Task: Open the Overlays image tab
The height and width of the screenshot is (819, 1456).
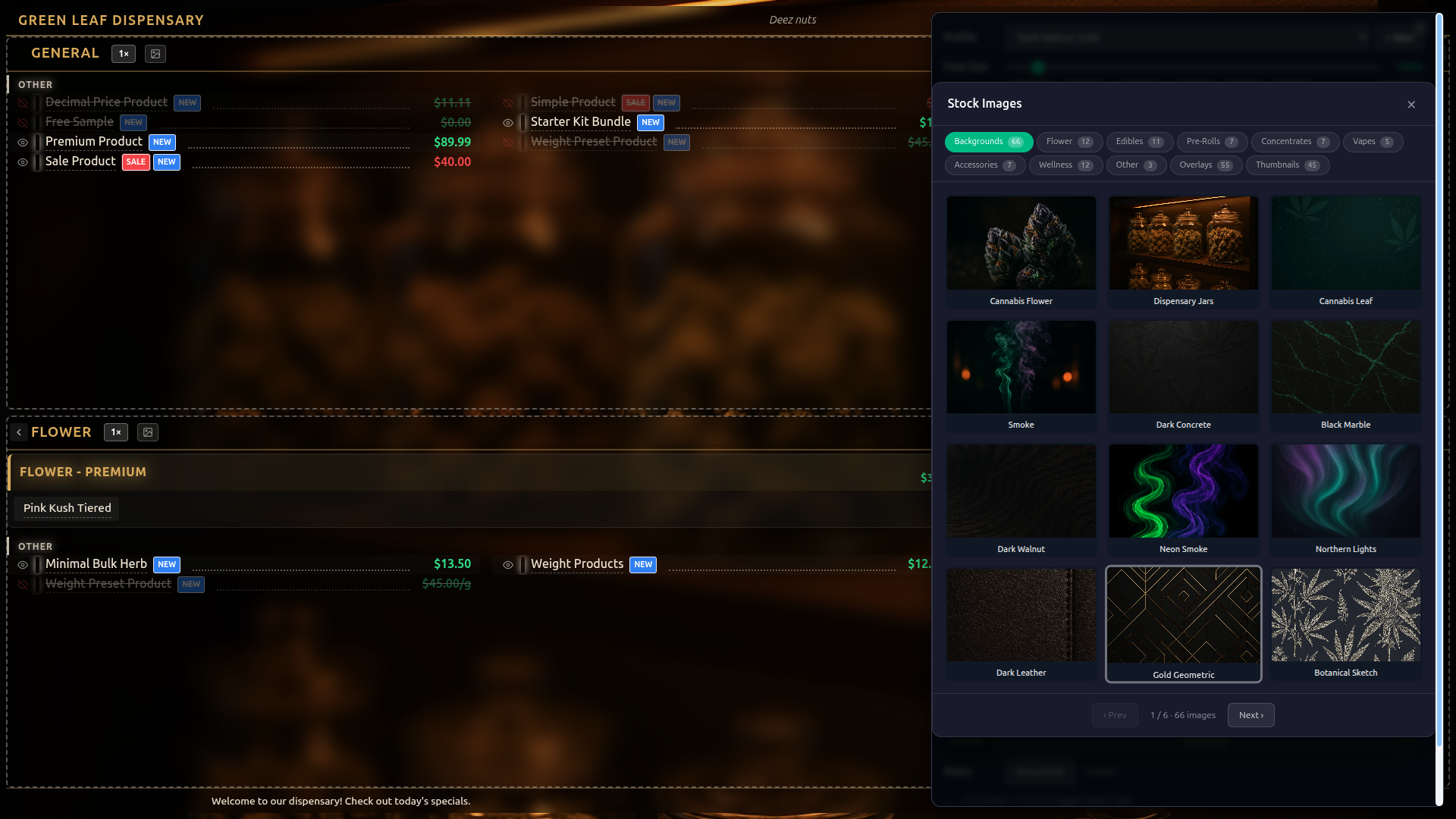Action: 1206,165
